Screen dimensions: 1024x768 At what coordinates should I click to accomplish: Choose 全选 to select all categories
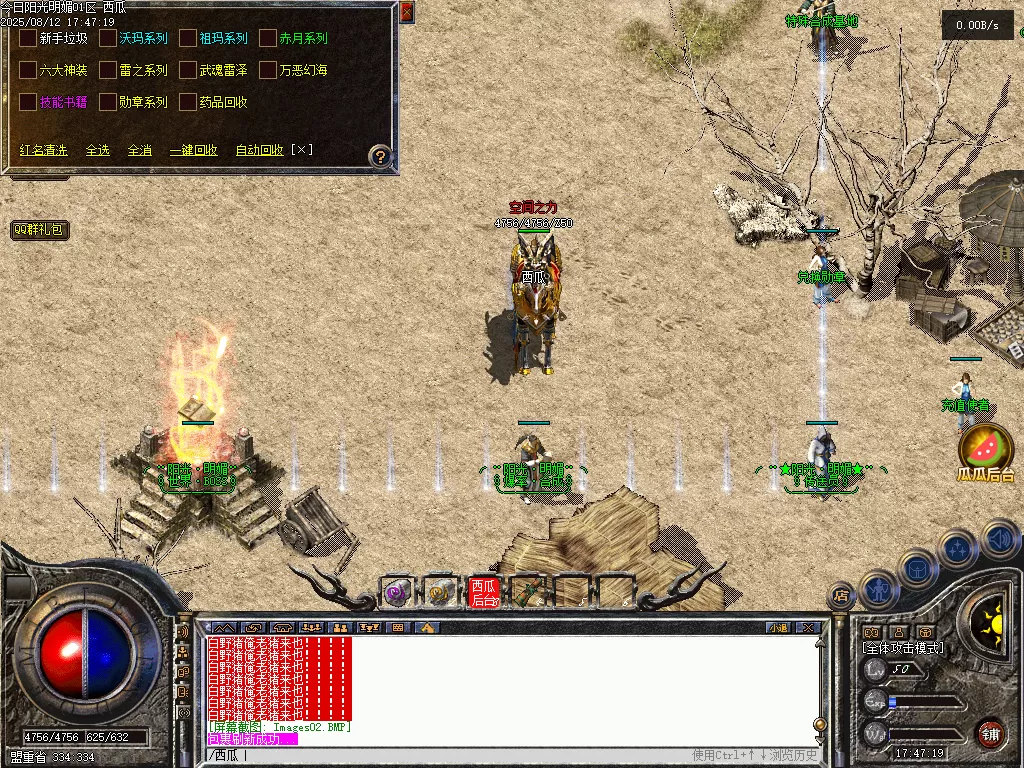click(97, 150)
